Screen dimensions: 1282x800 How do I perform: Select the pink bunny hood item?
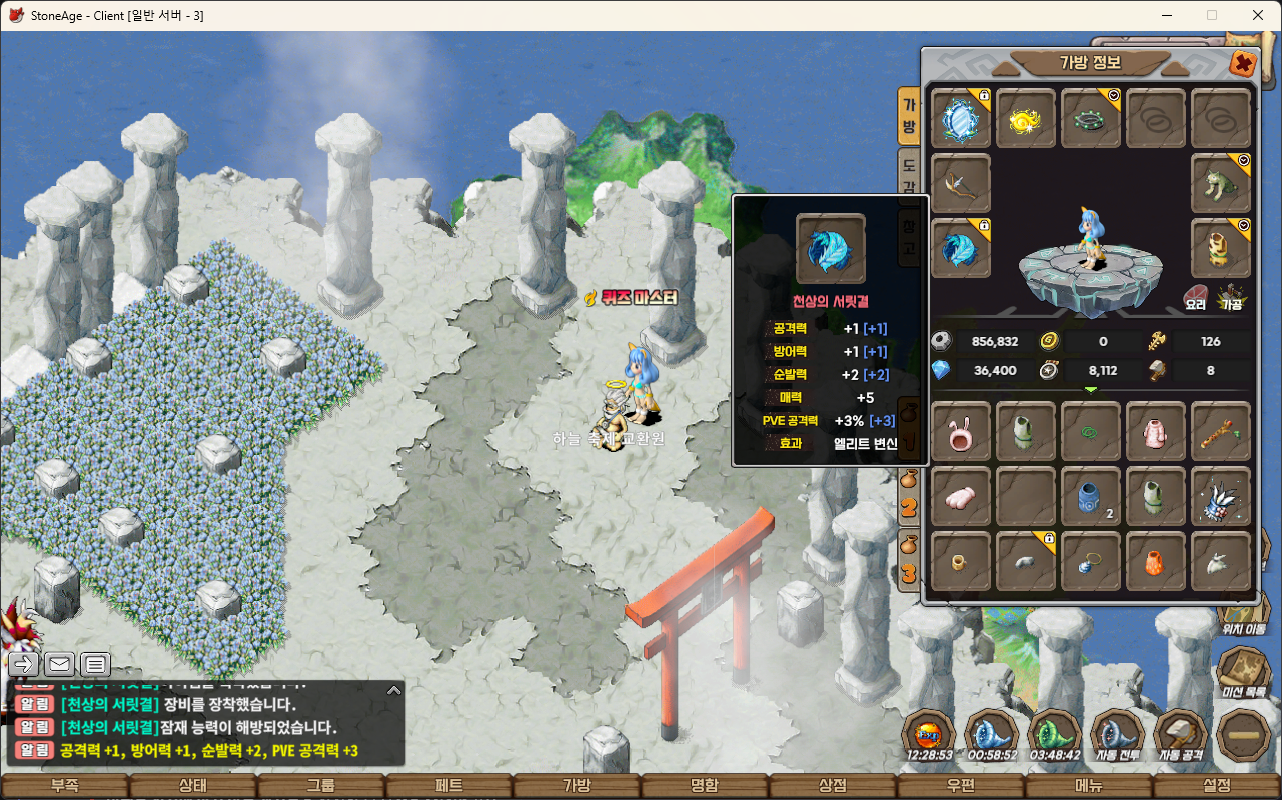pos(961,432)
